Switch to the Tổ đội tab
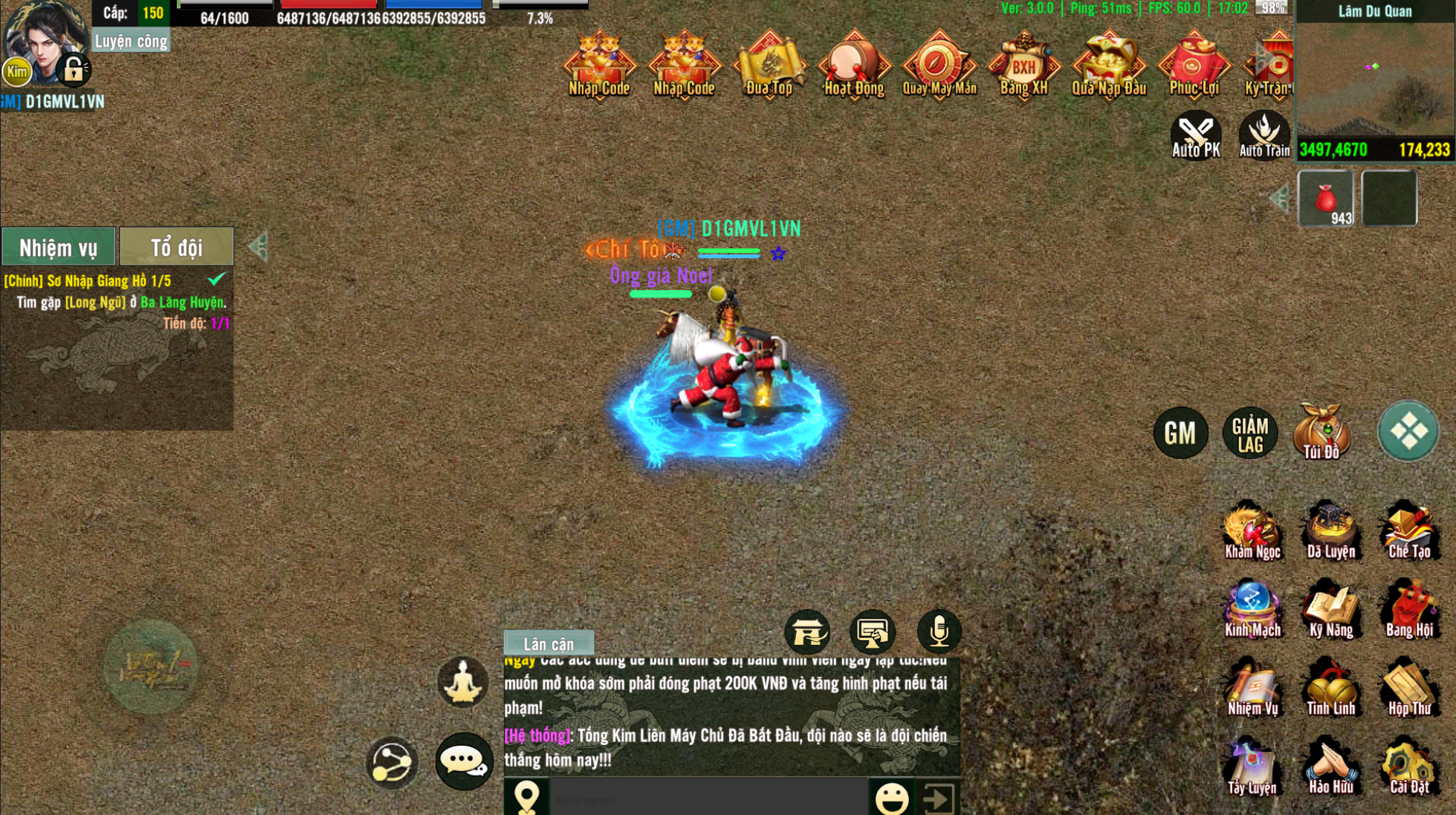Image resolution: width=1456 pixels, height=815 pixels. pos(176,247)
